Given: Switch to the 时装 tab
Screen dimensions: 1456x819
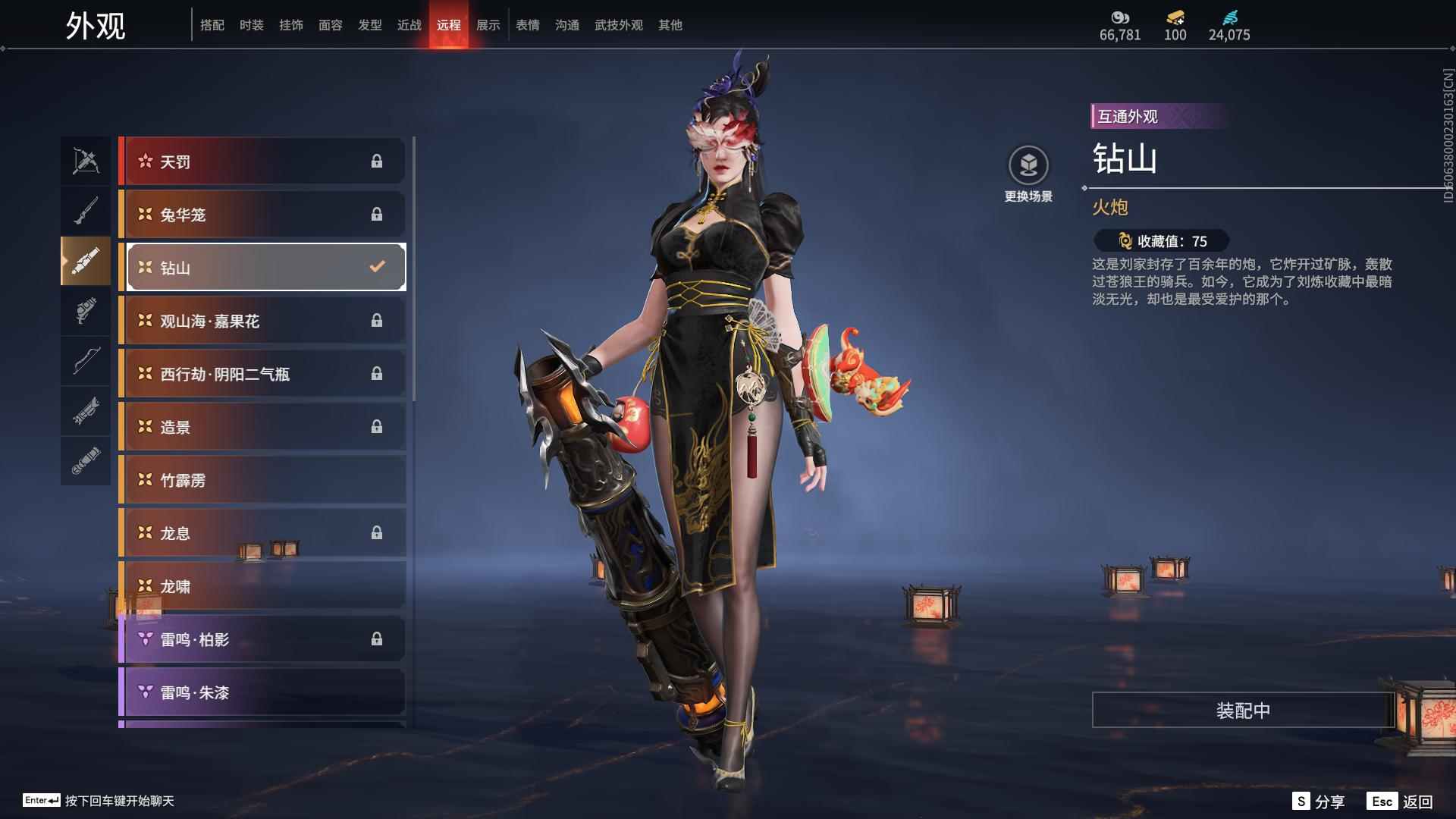Looking at the screenshot, I should click(x=251, y=25).
